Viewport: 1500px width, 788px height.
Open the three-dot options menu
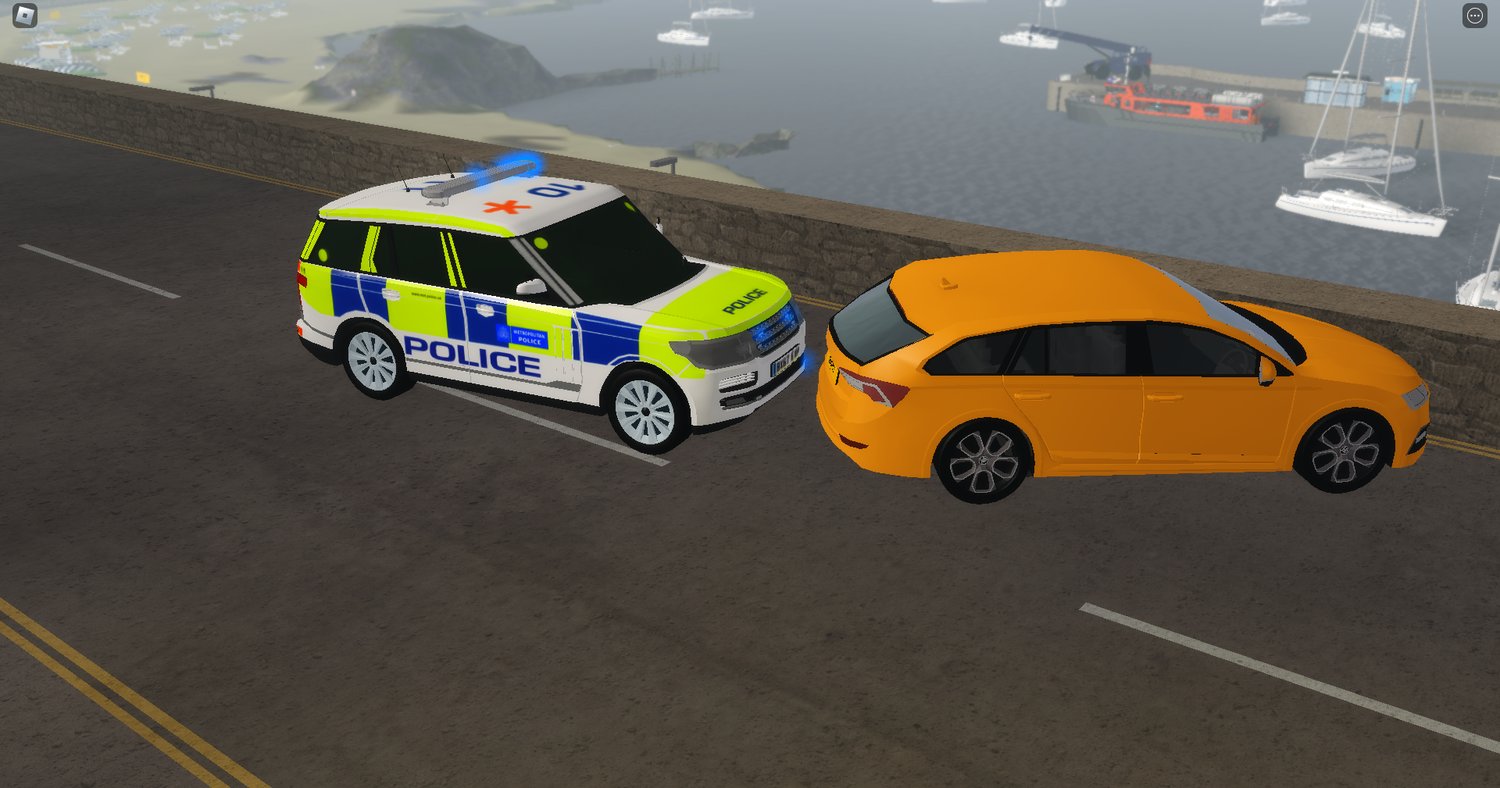1474,16
